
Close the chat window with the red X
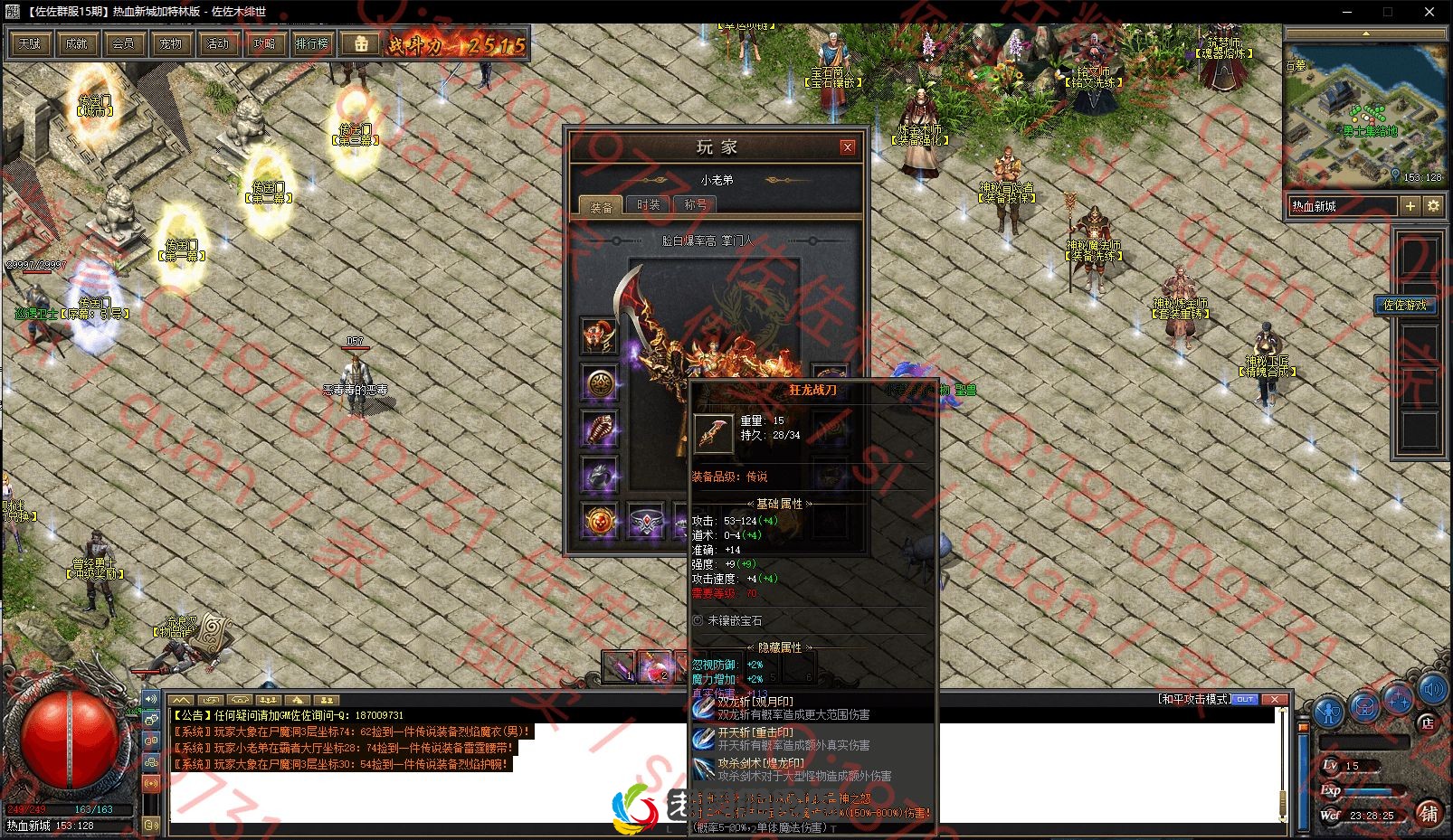pyautogui.click(x=1274, y=699)
